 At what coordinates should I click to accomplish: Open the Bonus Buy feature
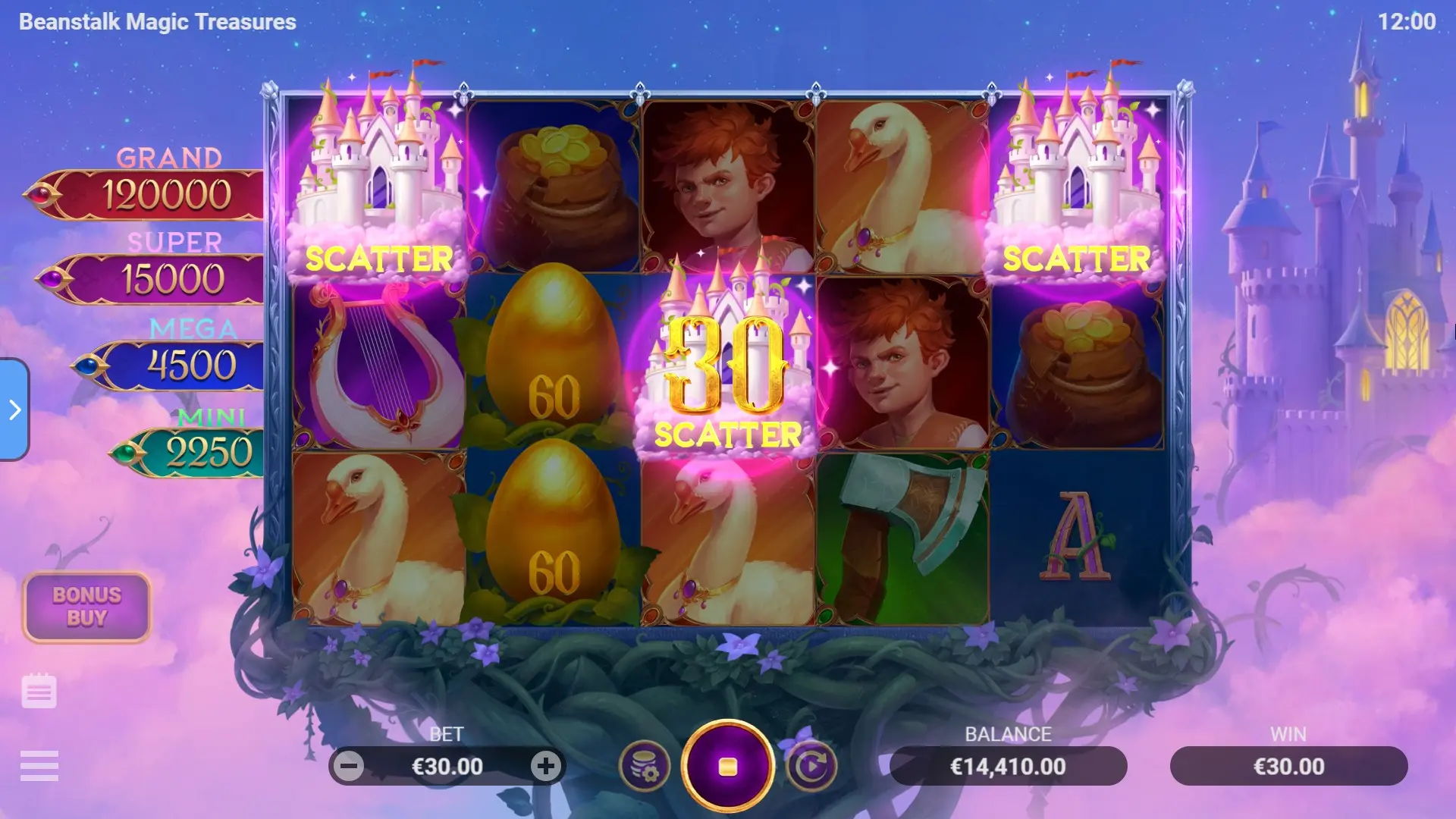86,607
